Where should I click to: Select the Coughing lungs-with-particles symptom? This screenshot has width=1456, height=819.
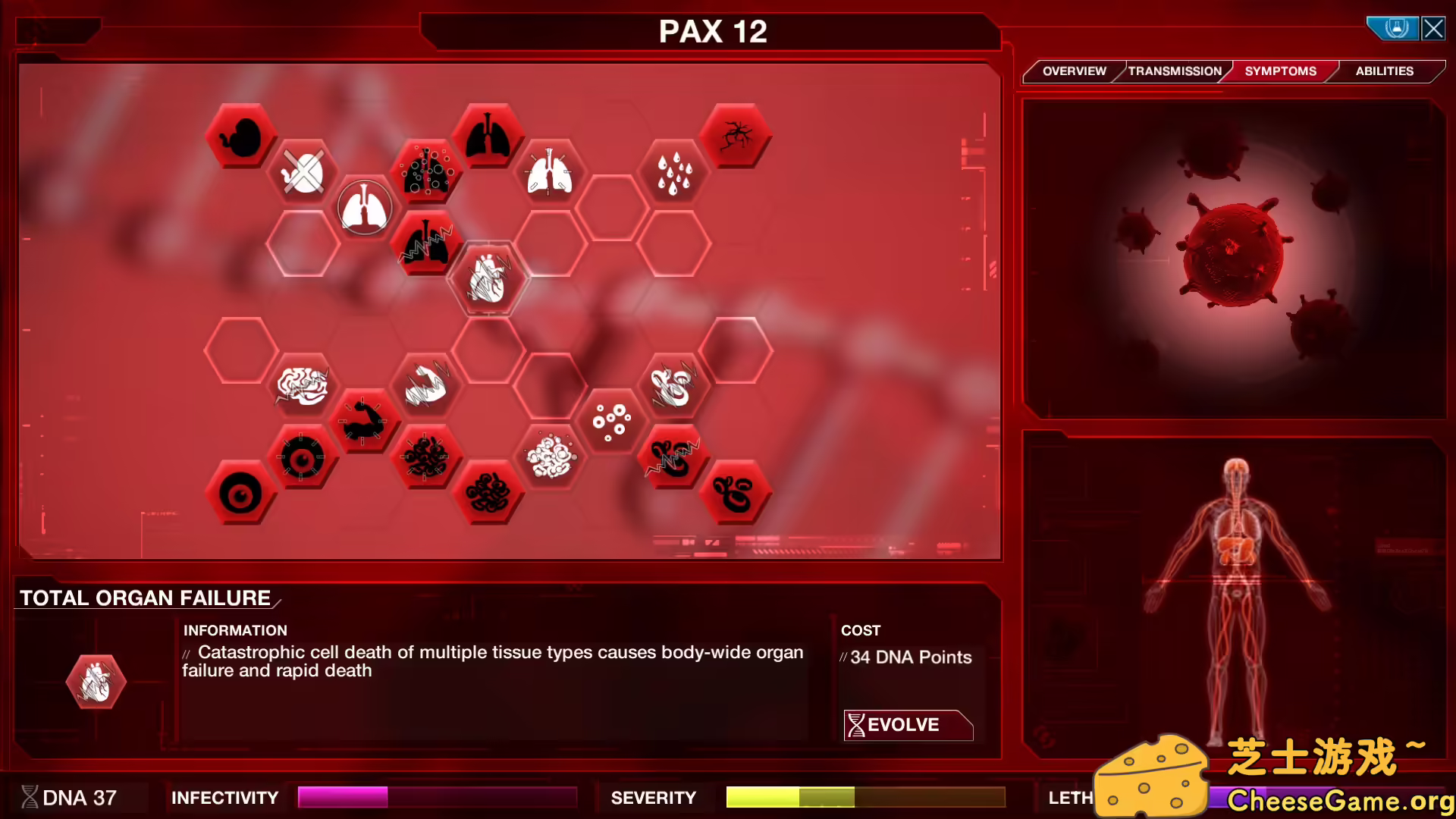pos(428,172)
